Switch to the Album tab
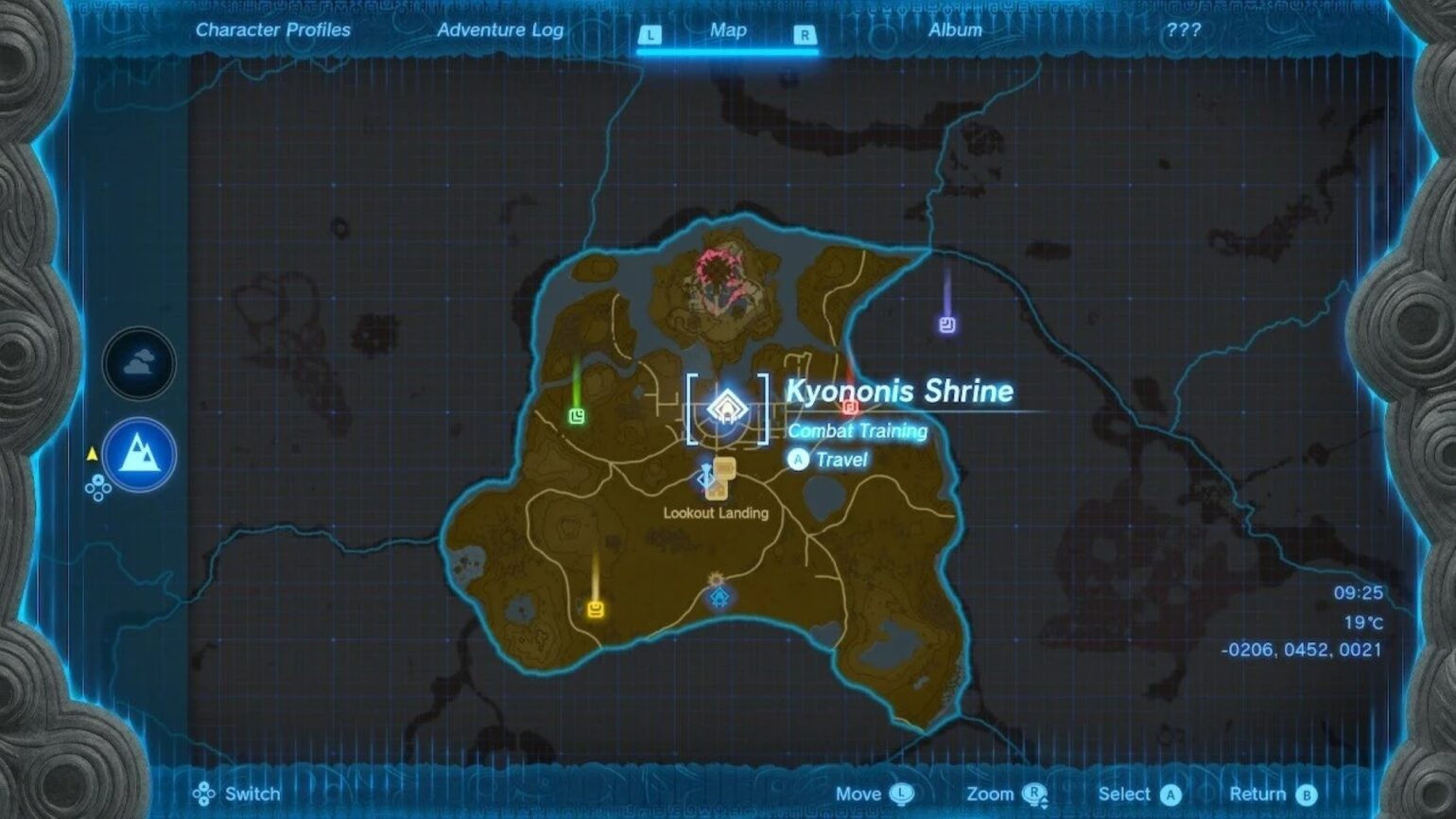 click(x=955, y=29)
